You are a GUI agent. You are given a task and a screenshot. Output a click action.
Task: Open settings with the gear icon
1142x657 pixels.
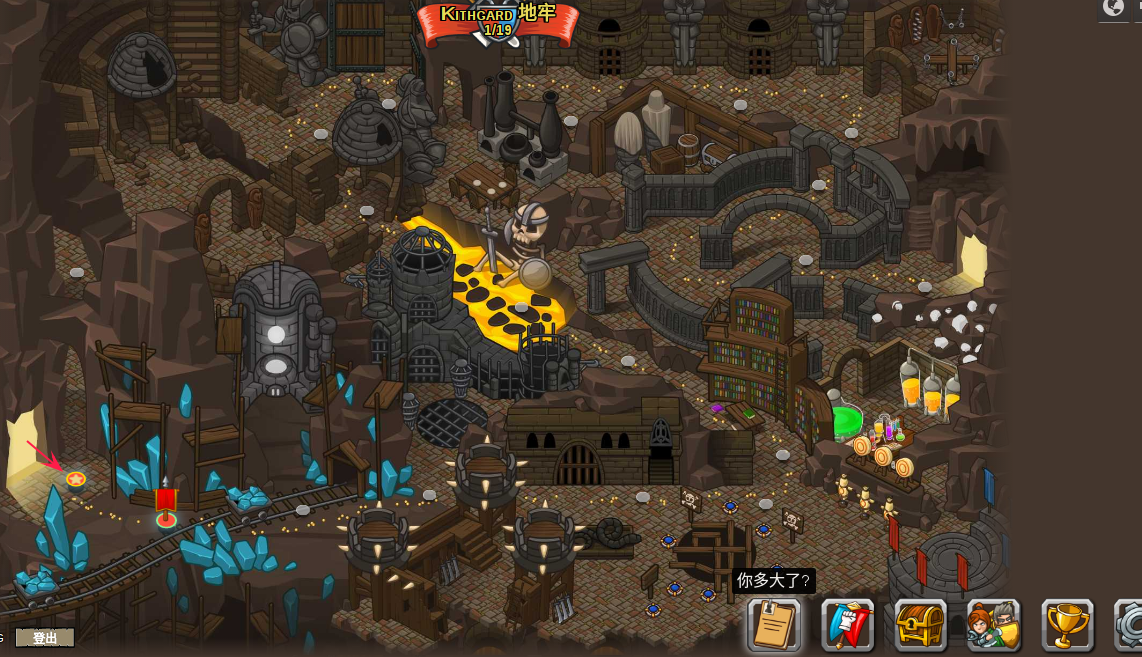1132,625
